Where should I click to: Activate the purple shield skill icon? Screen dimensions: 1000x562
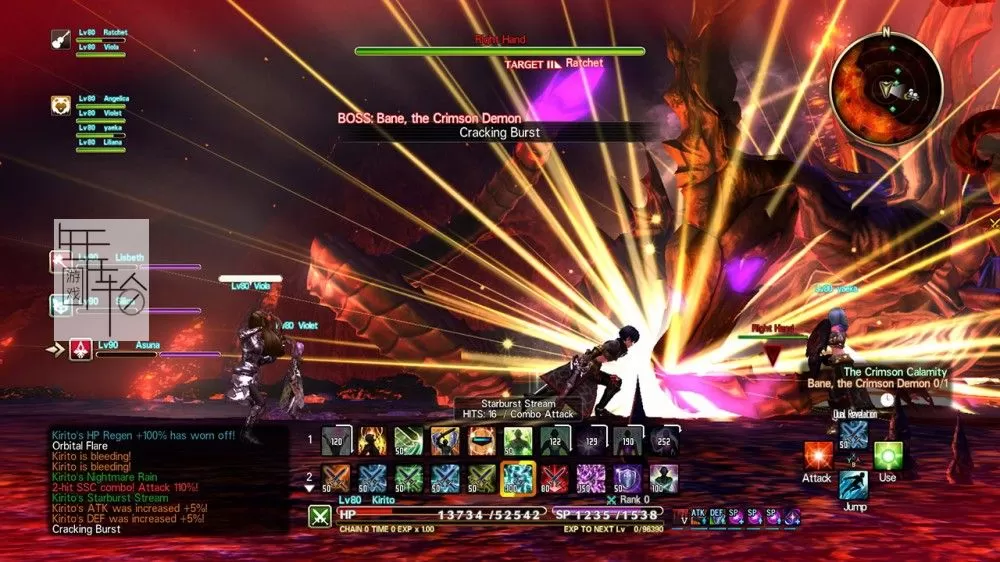point(626,478)
